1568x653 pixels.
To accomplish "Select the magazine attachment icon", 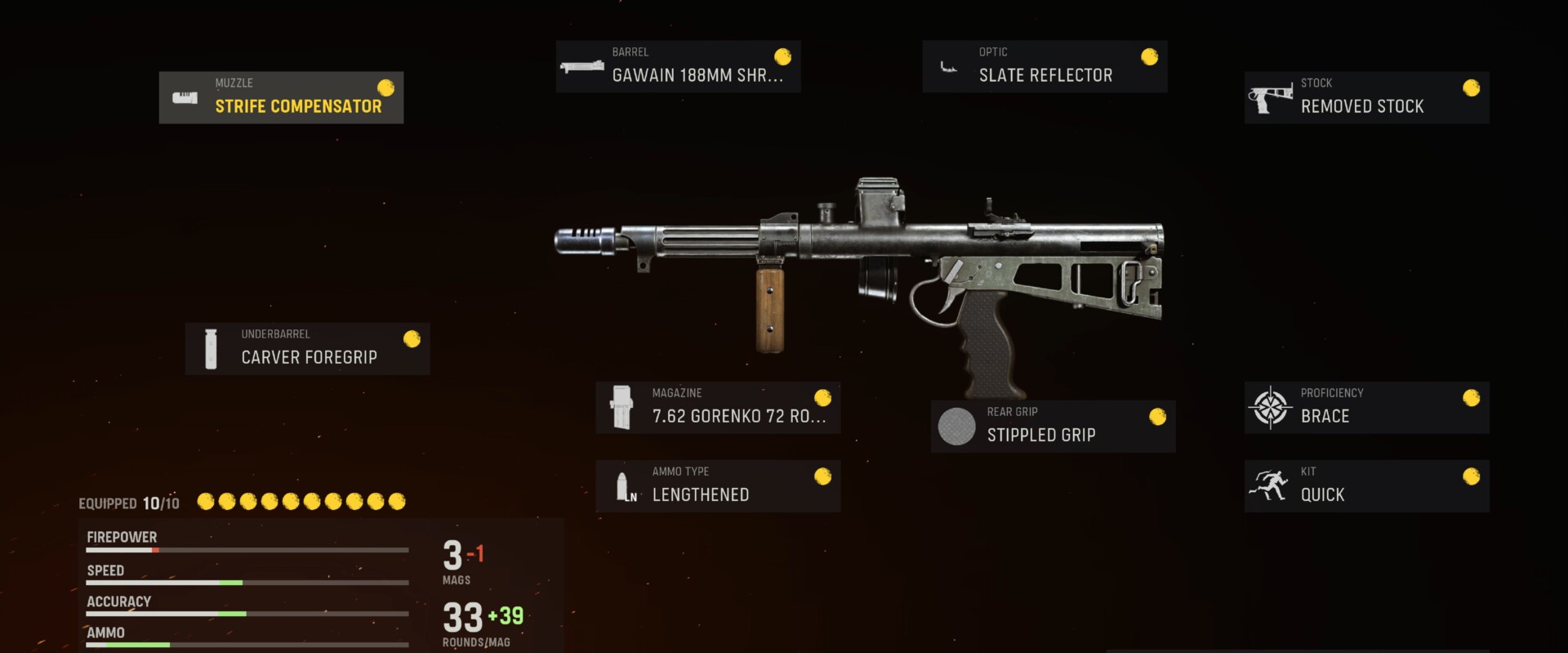I will pyautogui.click(x=623, y=407).
